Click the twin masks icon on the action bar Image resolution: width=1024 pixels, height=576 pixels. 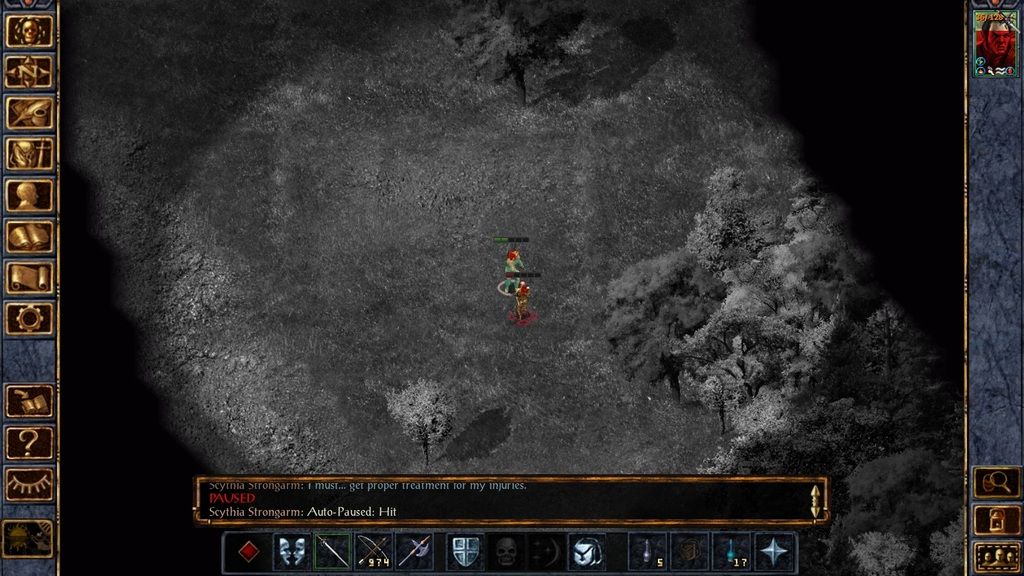pos(291,552)
